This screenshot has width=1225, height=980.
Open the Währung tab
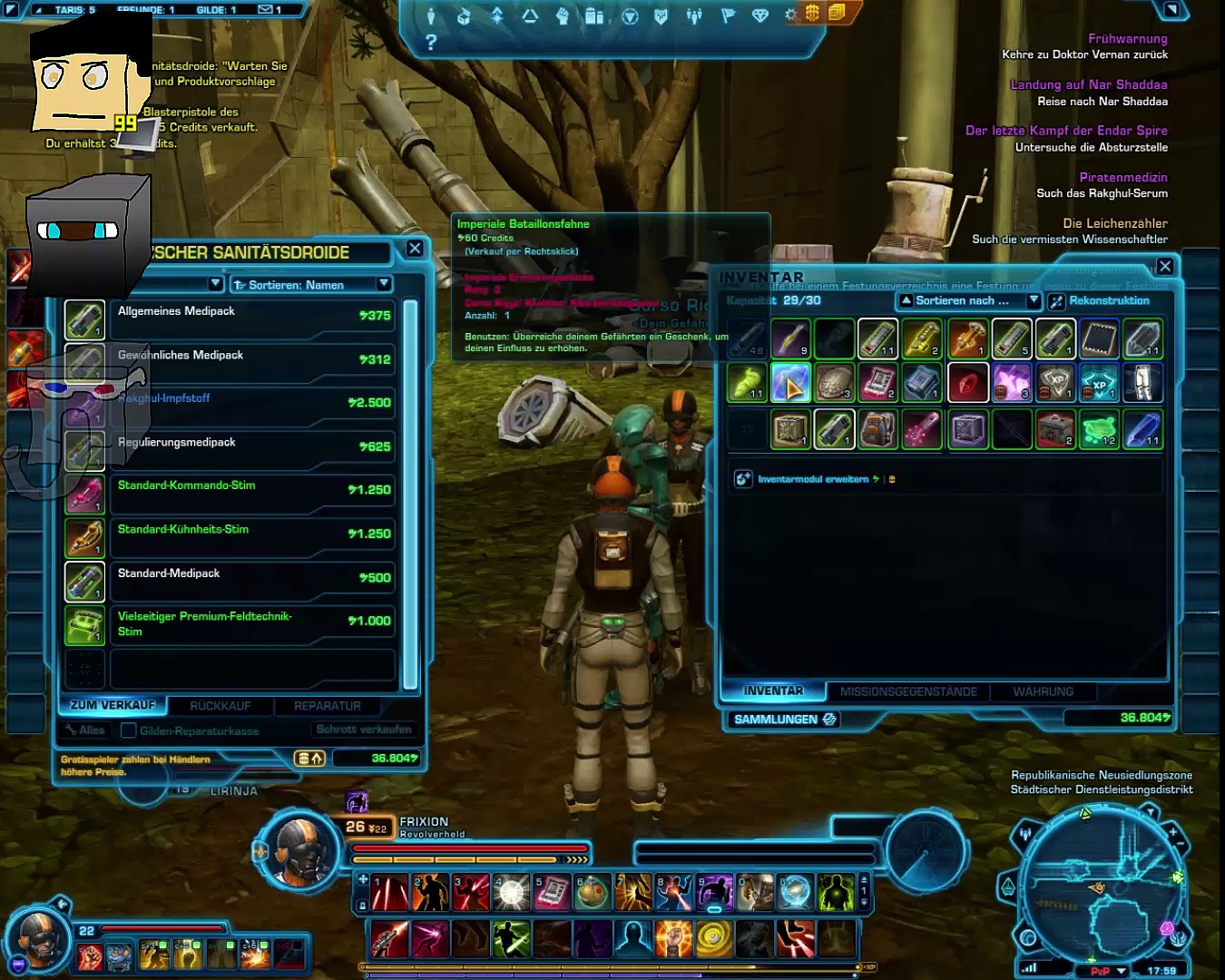[x=1043, y=691]
